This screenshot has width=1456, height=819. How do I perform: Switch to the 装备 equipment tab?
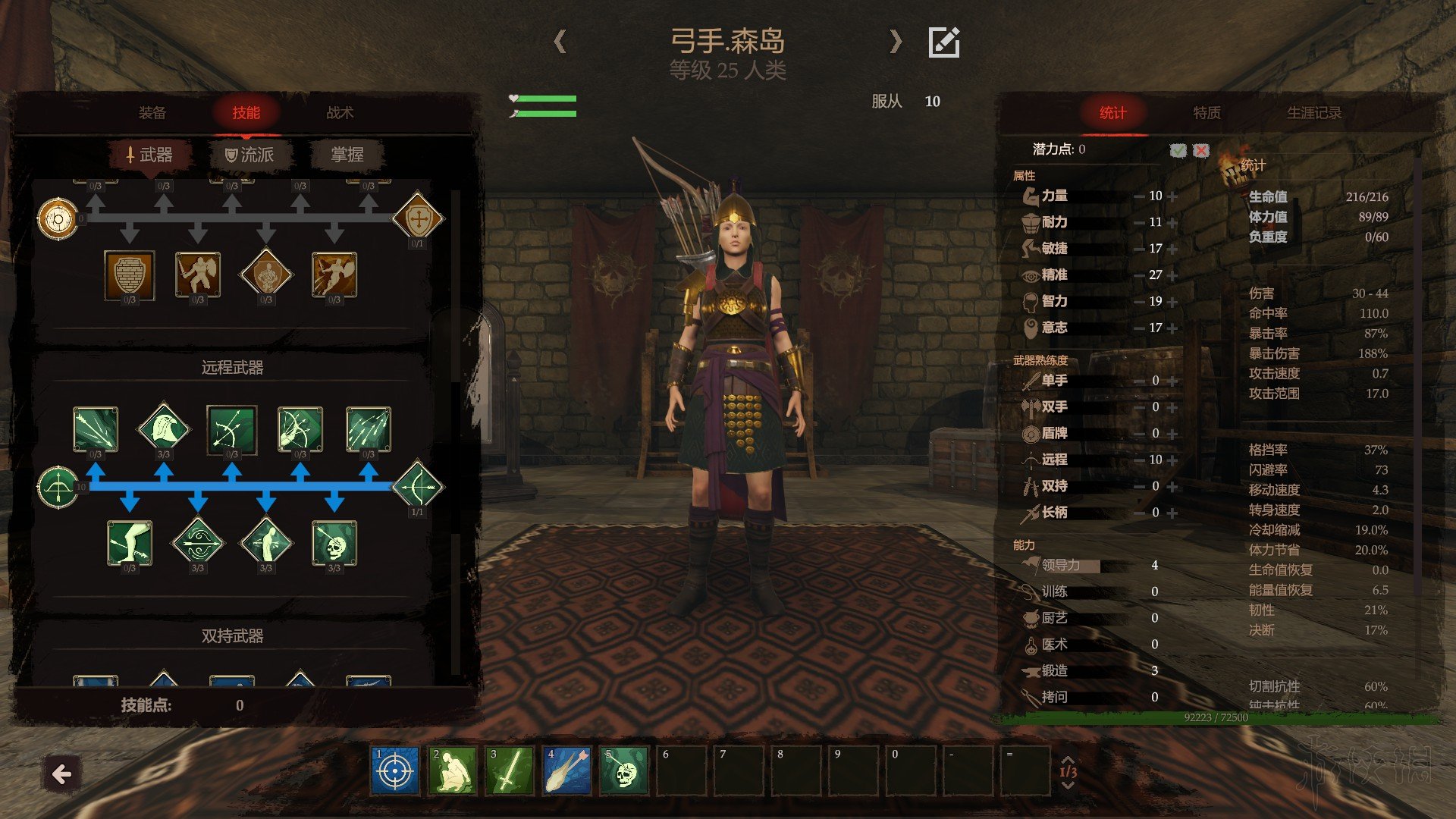152,113
